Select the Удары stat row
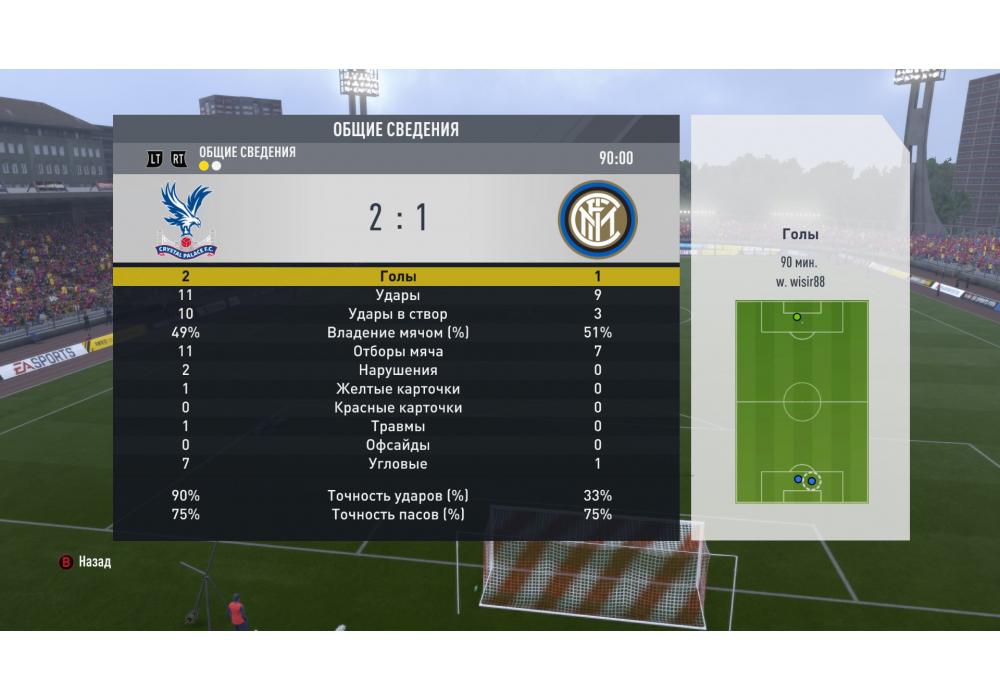 click(x=398, y=296)
